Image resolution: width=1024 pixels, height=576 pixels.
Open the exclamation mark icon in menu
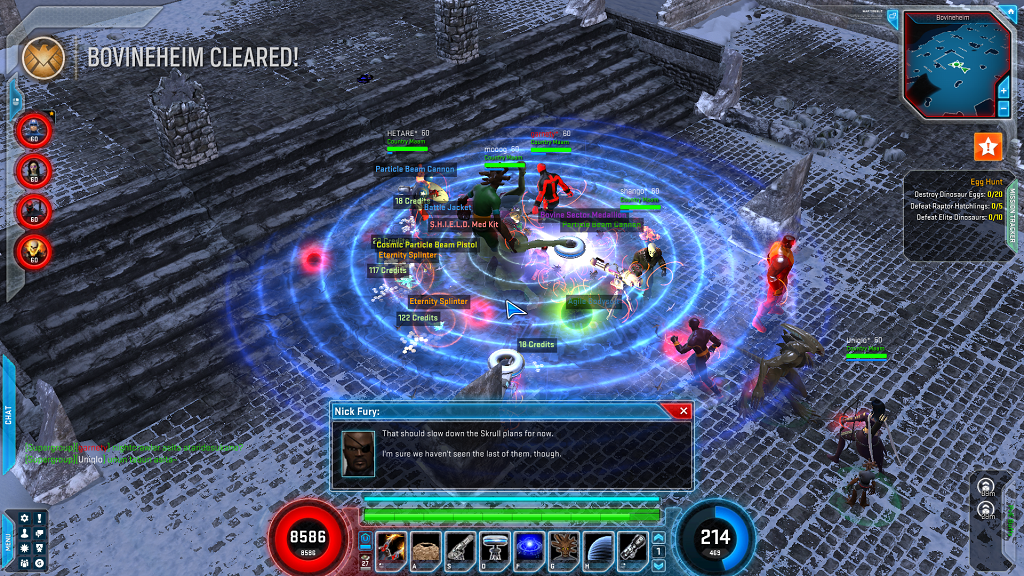39,518
